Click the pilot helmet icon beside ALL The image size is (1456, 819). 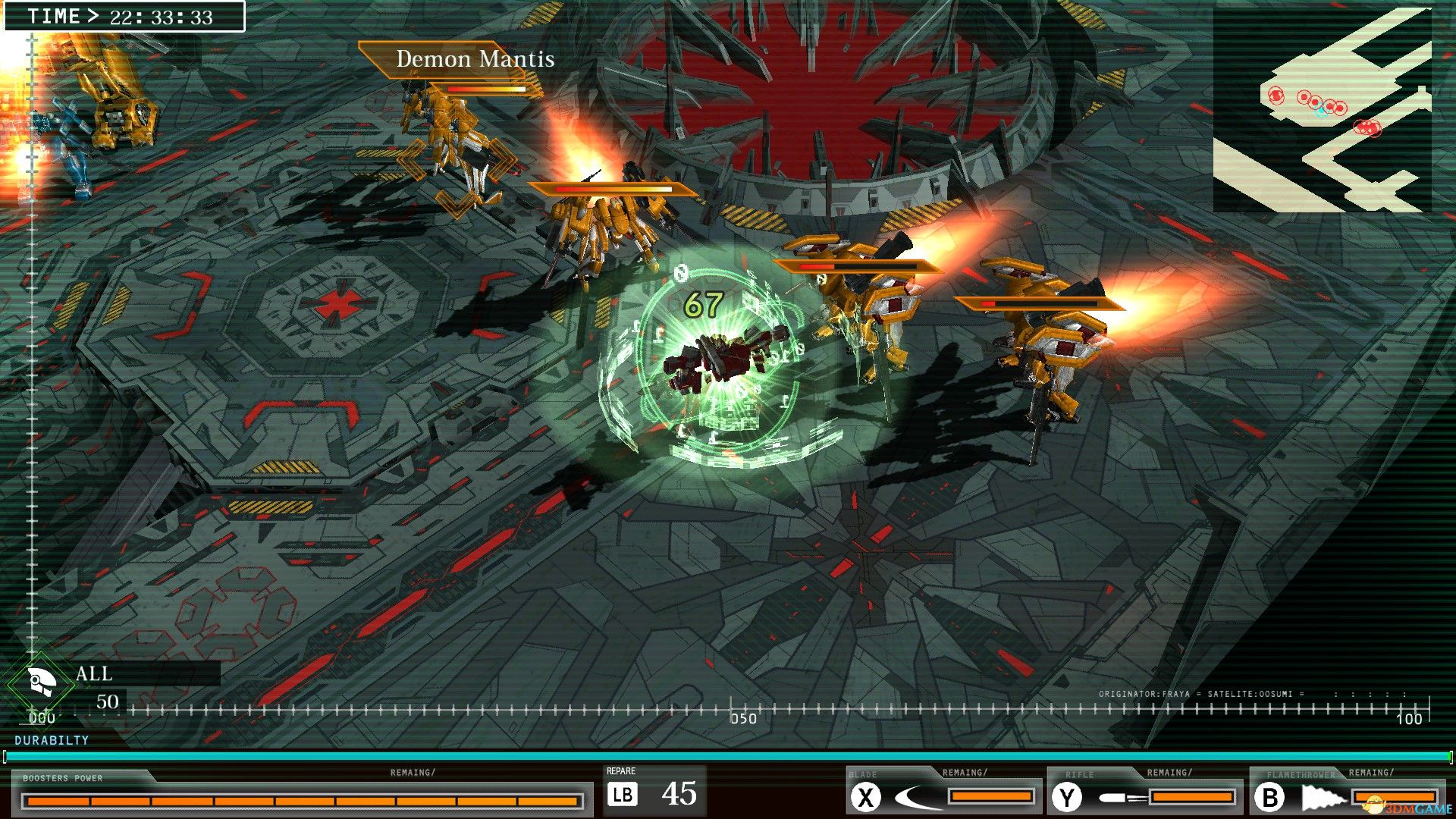[x=41, y=682]
